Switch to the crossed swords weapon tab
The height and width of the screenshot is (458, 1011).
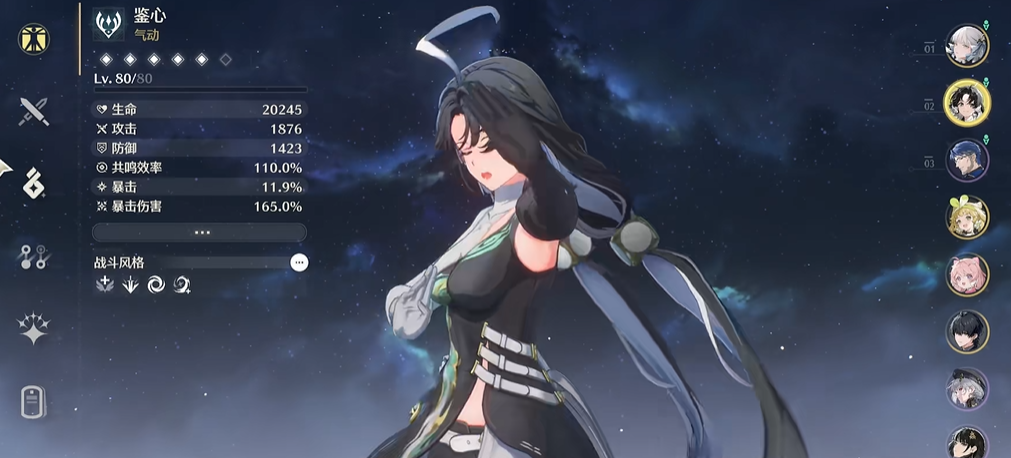pyautogui.click(x=35, y=111)
